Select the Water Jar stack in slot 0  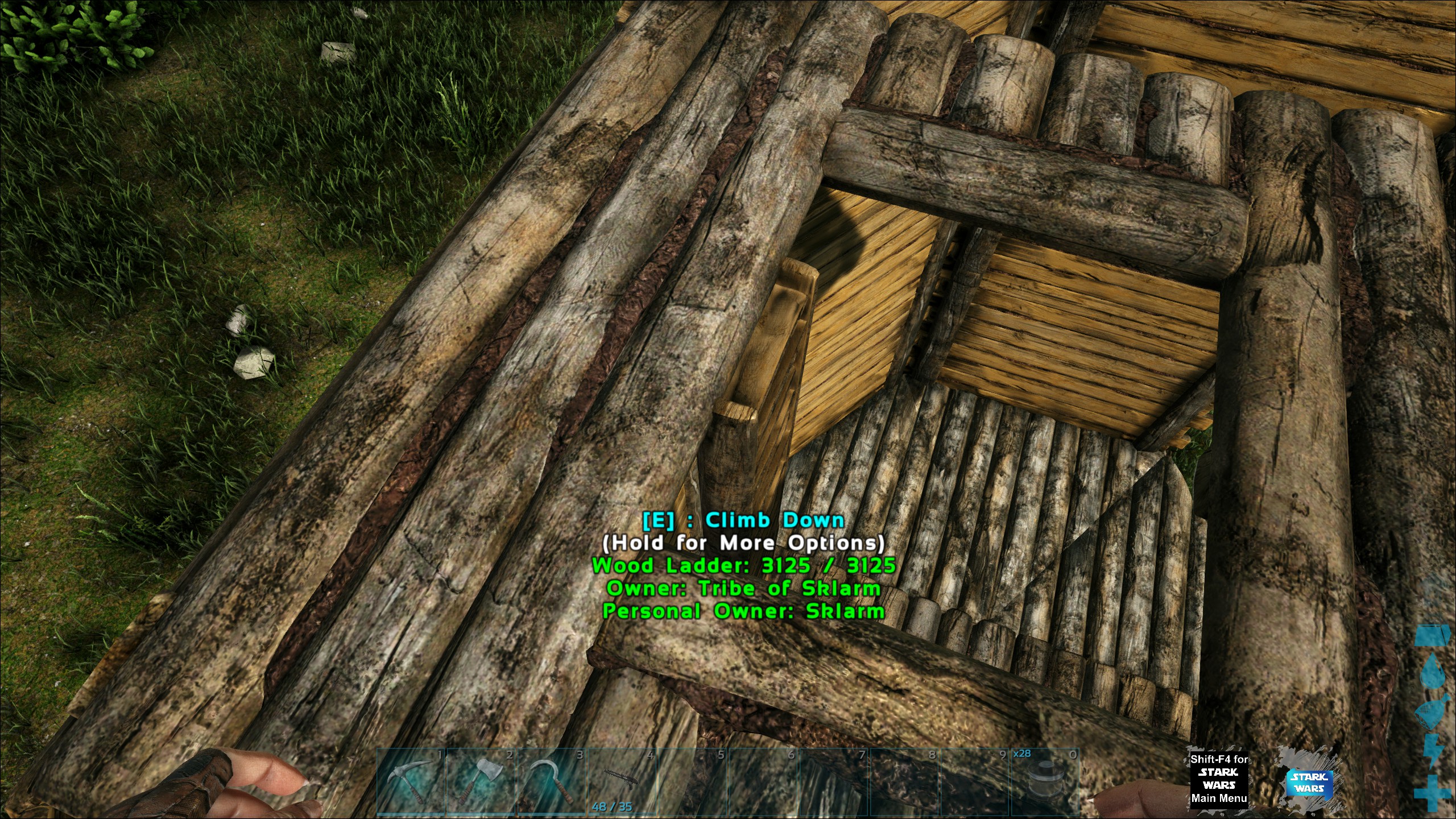coord(1045,783)
